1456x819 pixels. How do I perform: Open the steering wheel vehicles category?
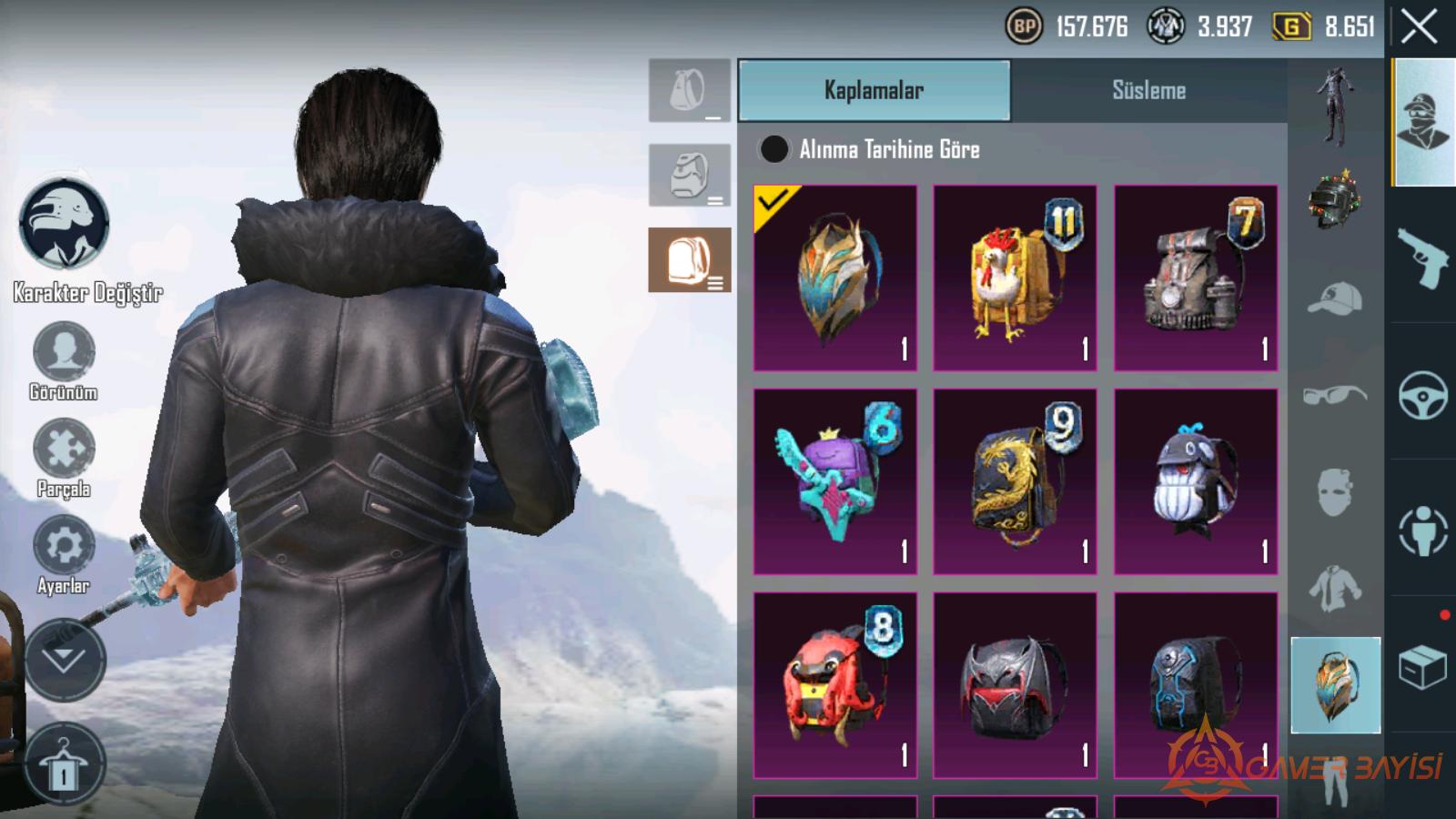[x=1423, y=393]
